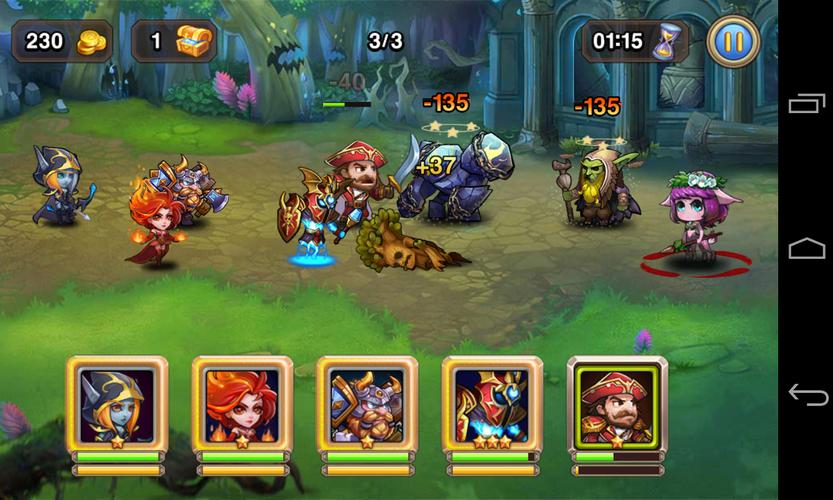
Task: Tap the pirate captain hero portrait
Action: tap(617, 403)
